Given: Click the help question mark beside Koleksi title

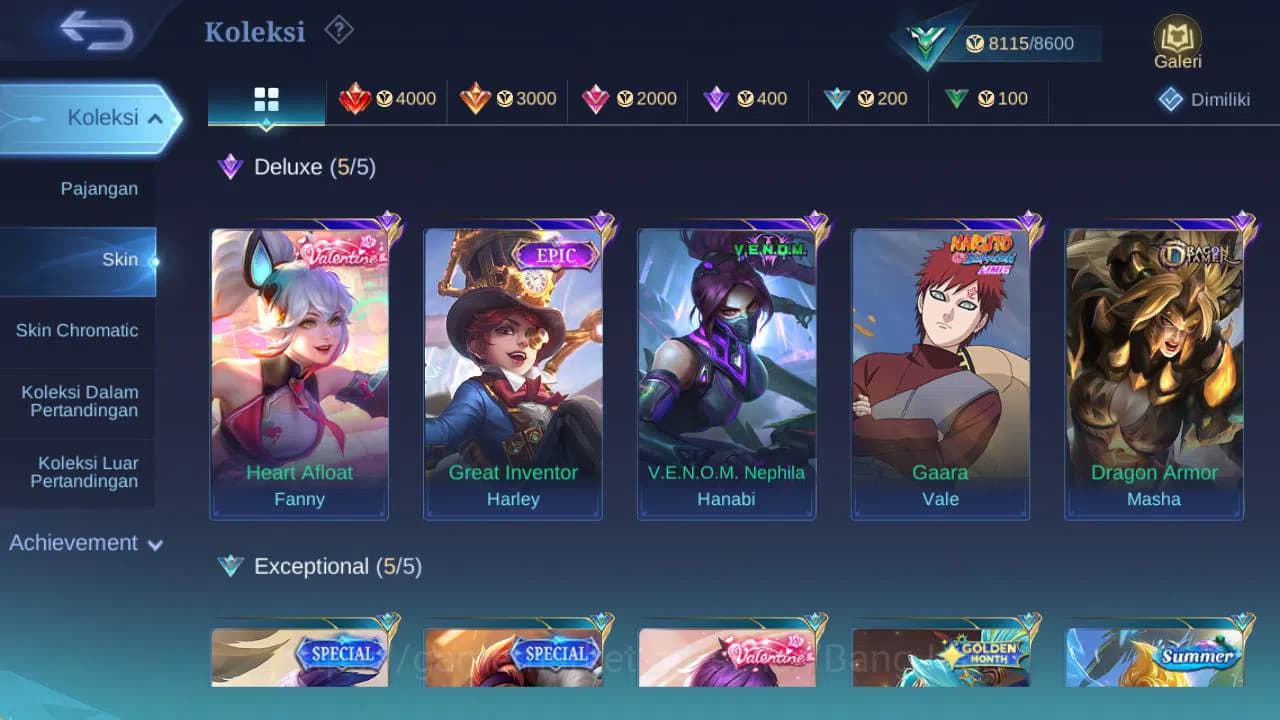Looking at the screenshot, I should [x=339, y=31].
